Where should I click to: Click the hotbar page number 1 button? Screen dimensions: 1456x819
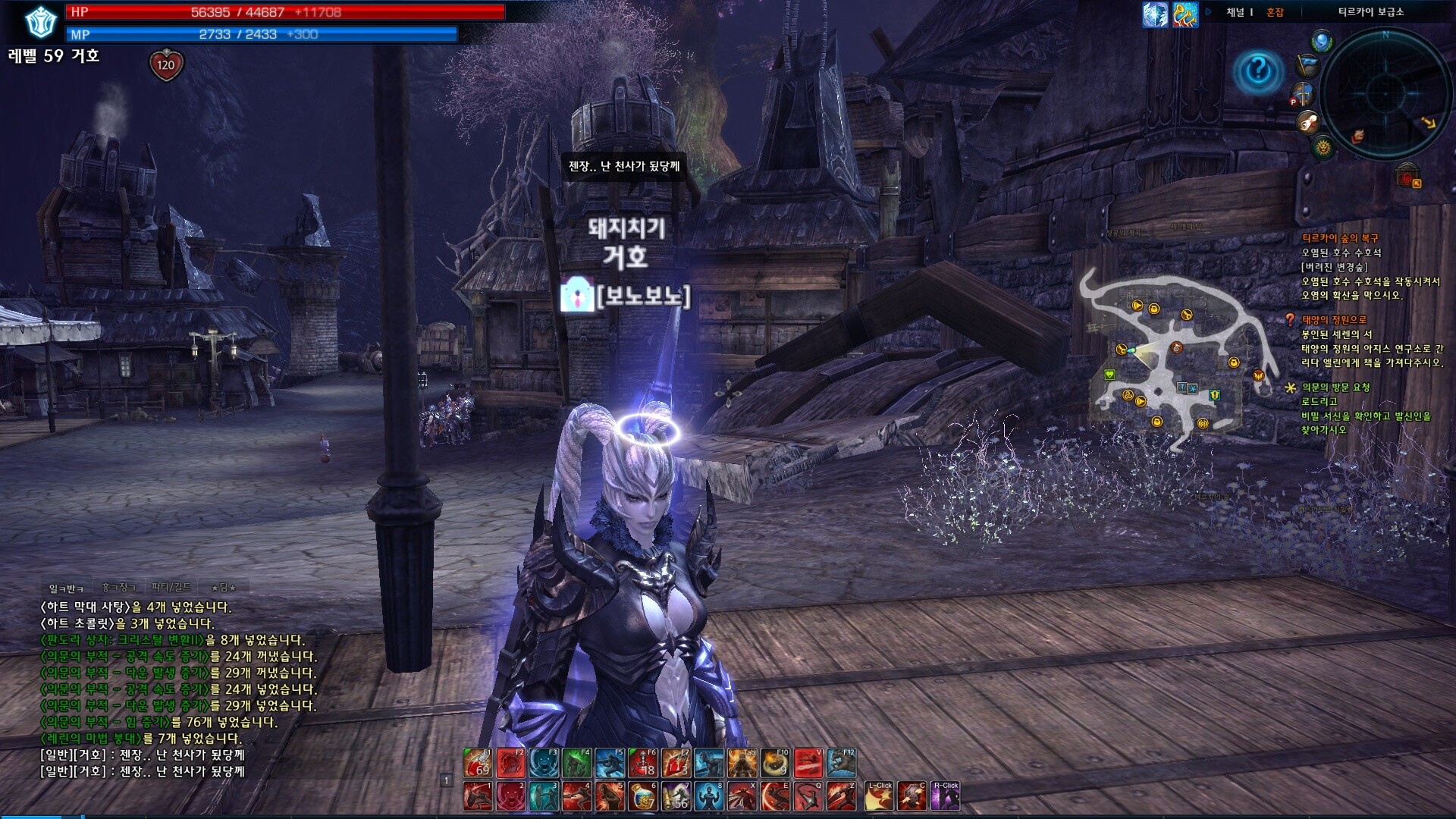[447, 780]
